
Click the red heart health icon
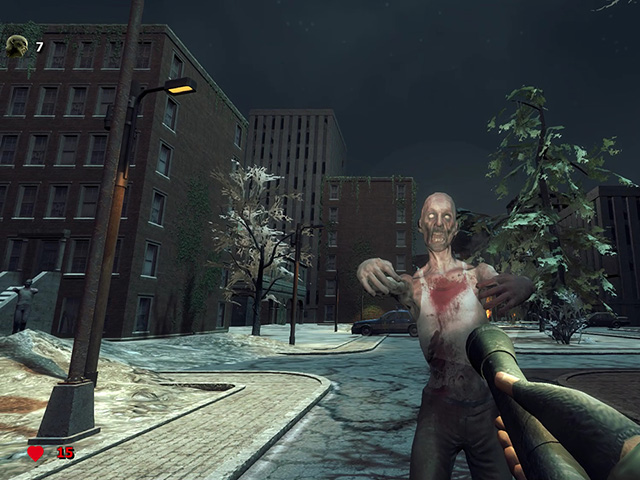pyautogui.click(x=36, y=453)
